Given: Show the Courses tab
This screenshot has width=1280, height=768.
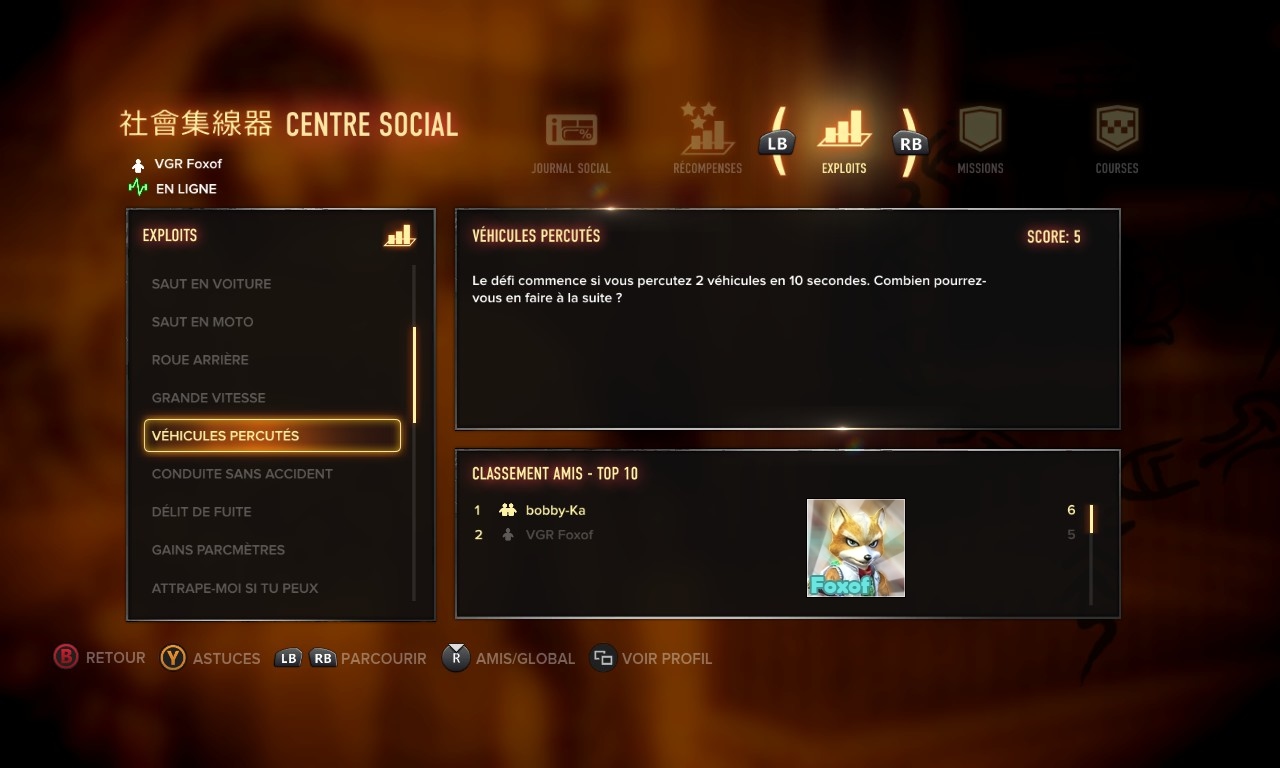Looking at the screenshot, I should (1117, 141).
